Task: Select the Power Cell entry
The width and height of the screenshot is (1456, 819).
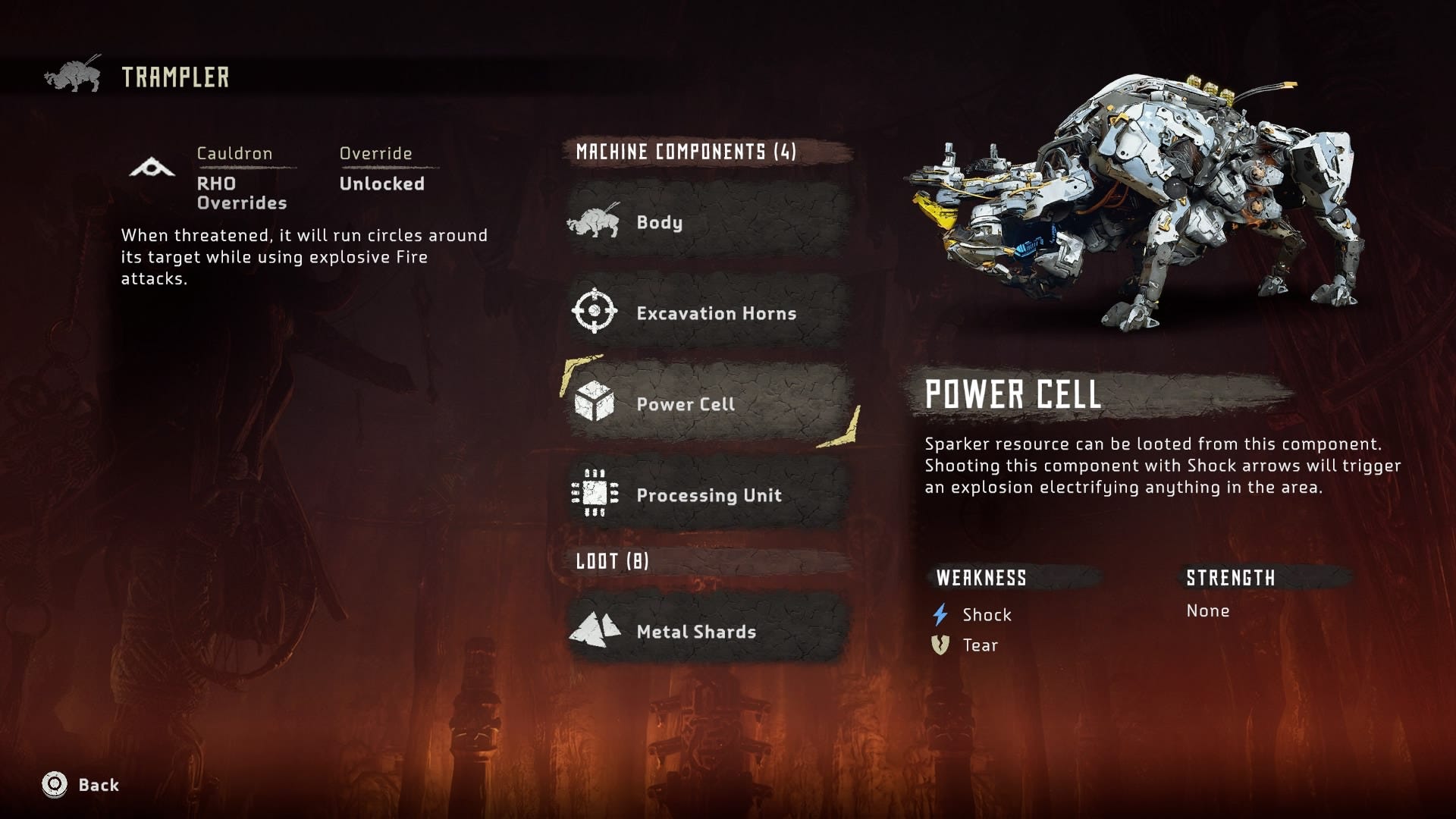Action: 707,403
